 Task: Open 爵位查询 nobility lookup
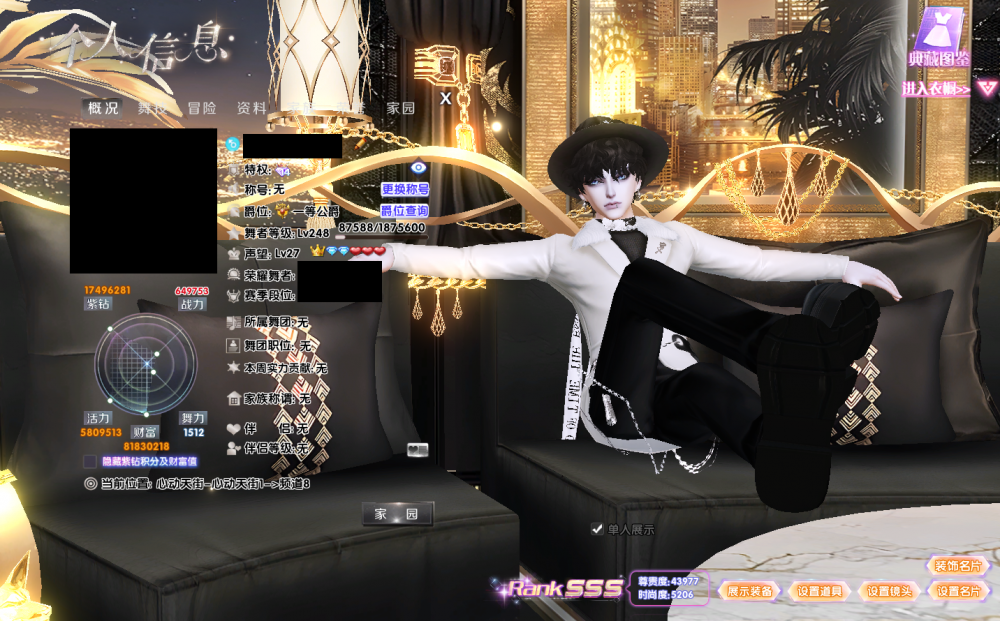[405, 211]
